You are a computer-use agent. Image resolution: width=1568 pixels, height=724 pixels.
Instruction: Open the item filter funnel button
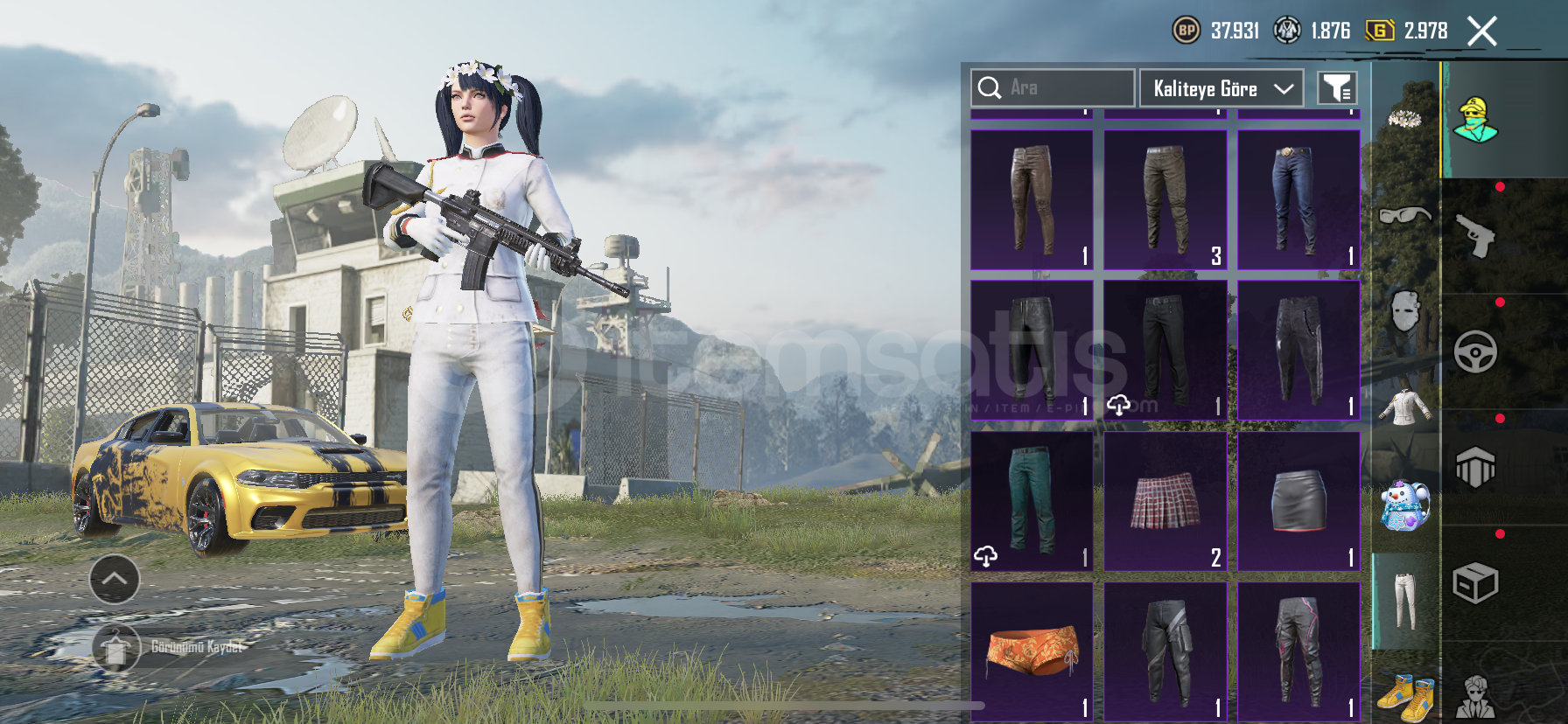(1337, 88)
